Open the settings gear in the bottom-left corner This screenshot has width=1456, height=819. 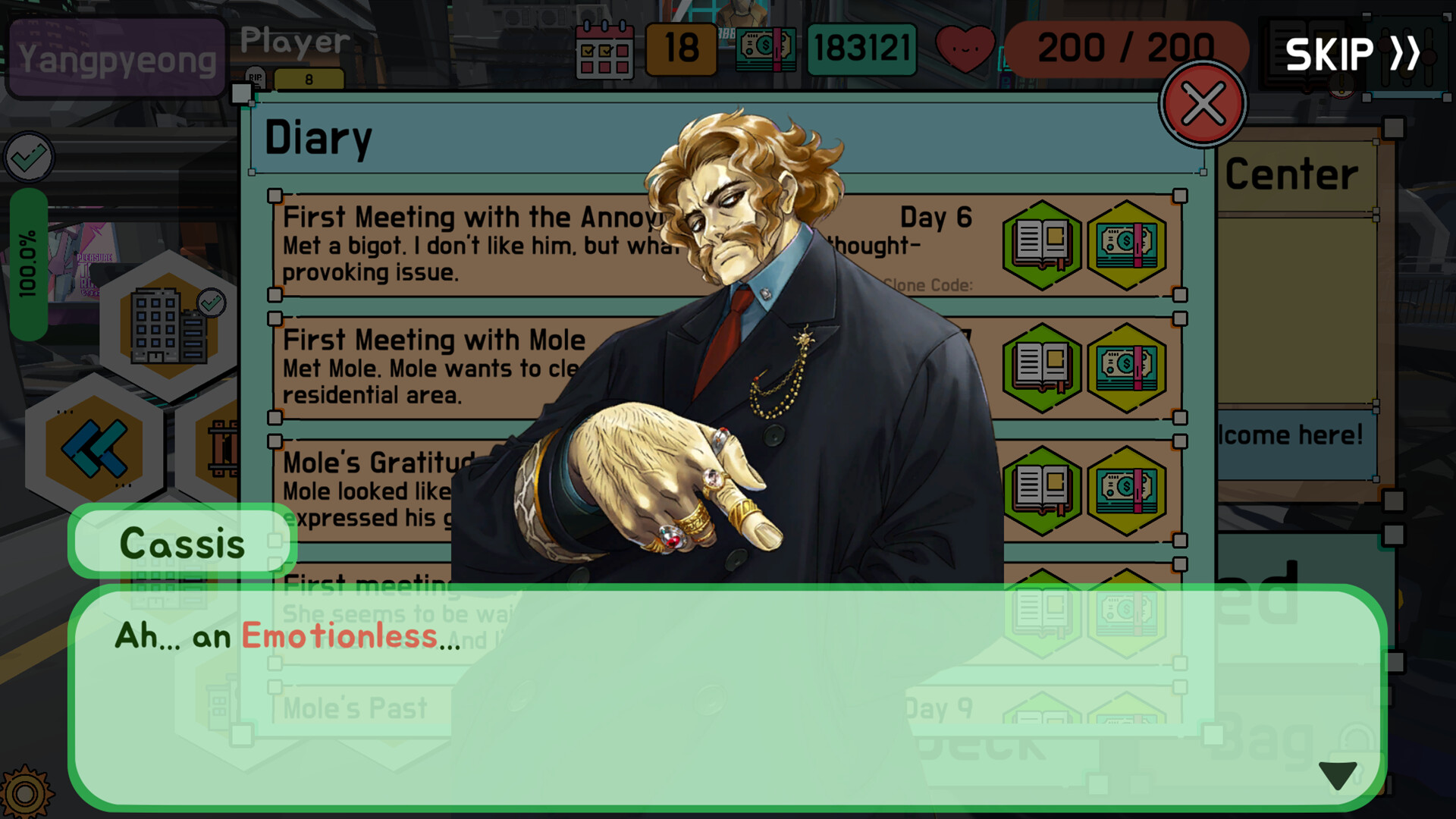coord(26,795)
